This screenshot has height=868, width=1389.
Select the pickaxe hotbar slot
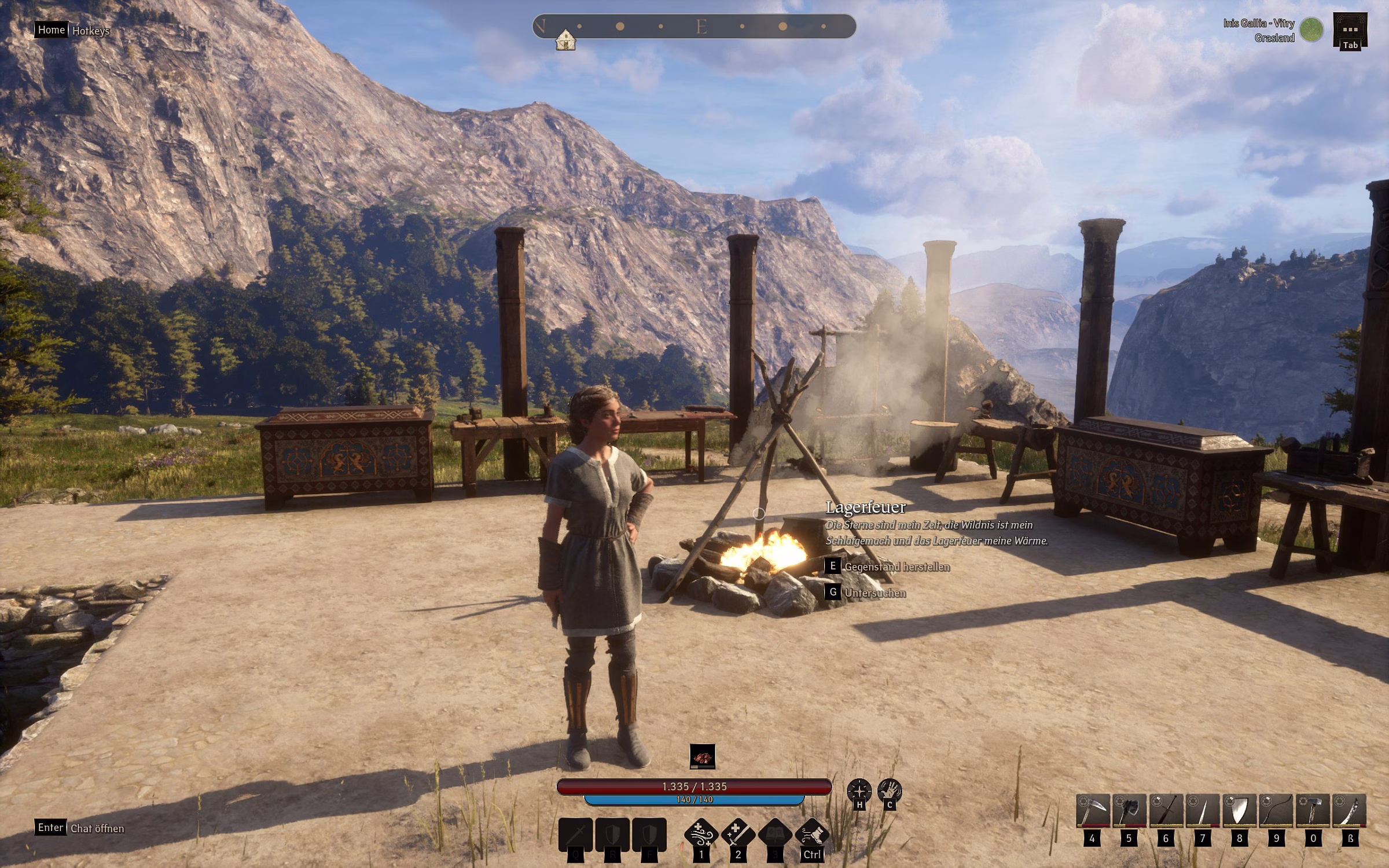click(1093, 811)
